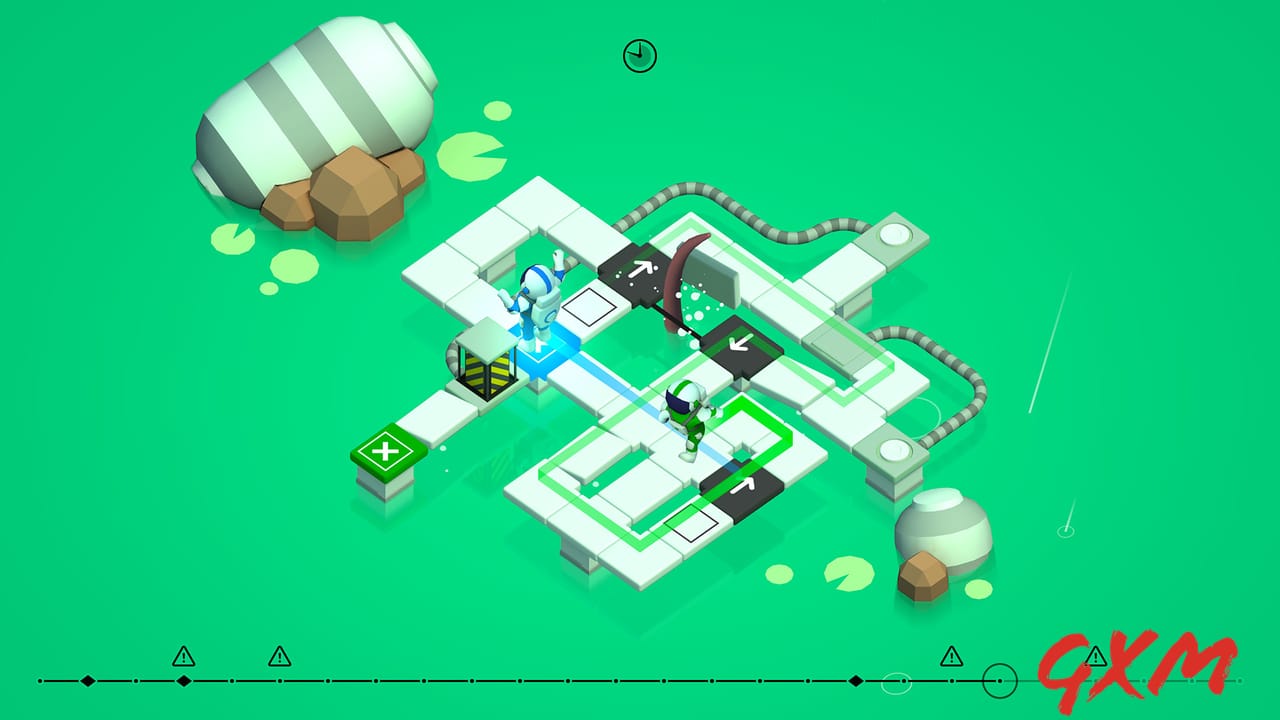Click the rightmost diamond marker on the timeline
Screen dimensions: 1280x720
coord(855,678)
